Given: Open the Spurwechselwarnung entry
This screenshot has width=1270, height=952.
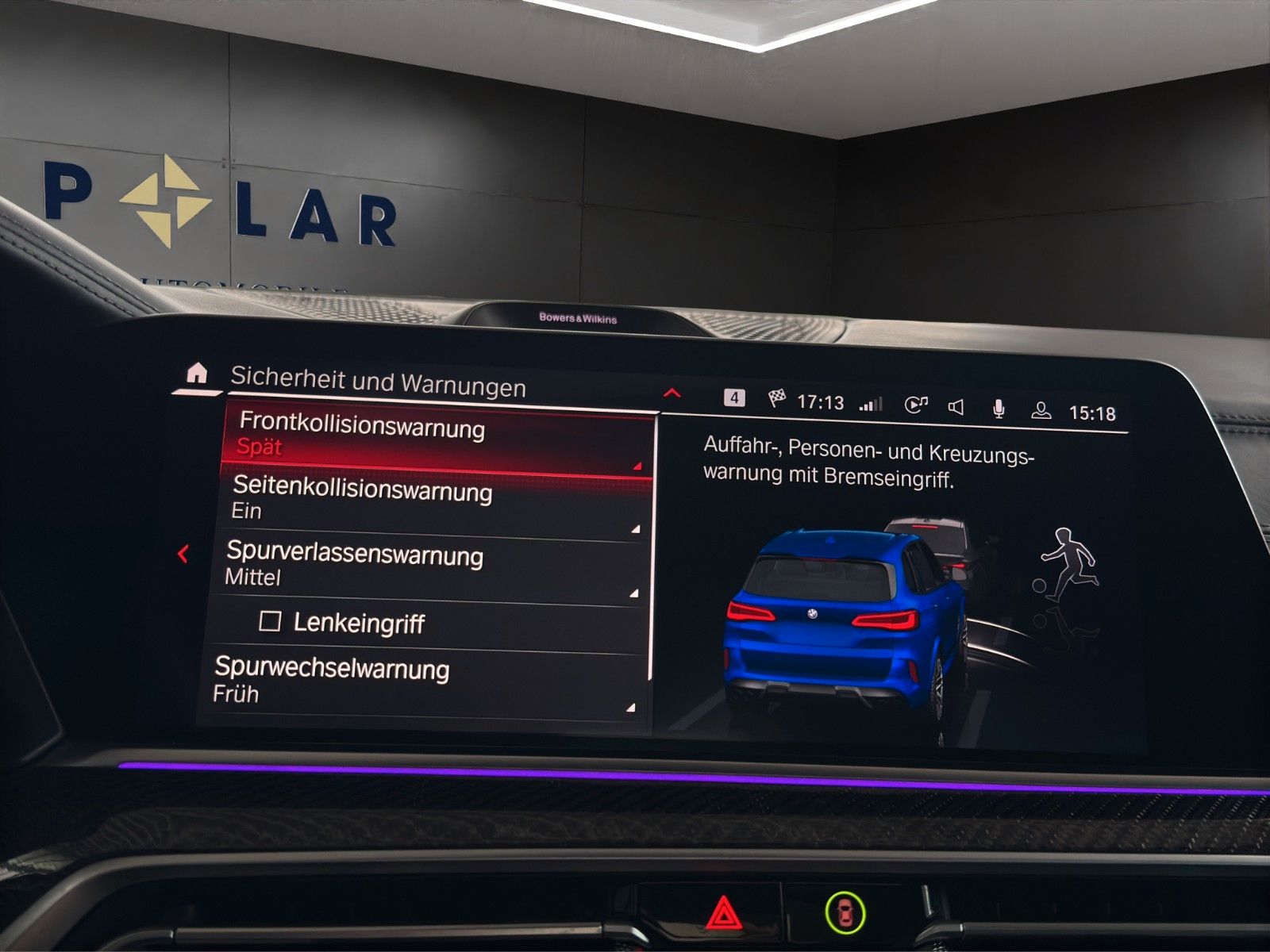Looking at the screenshot, I should click(x=333, y=681).
